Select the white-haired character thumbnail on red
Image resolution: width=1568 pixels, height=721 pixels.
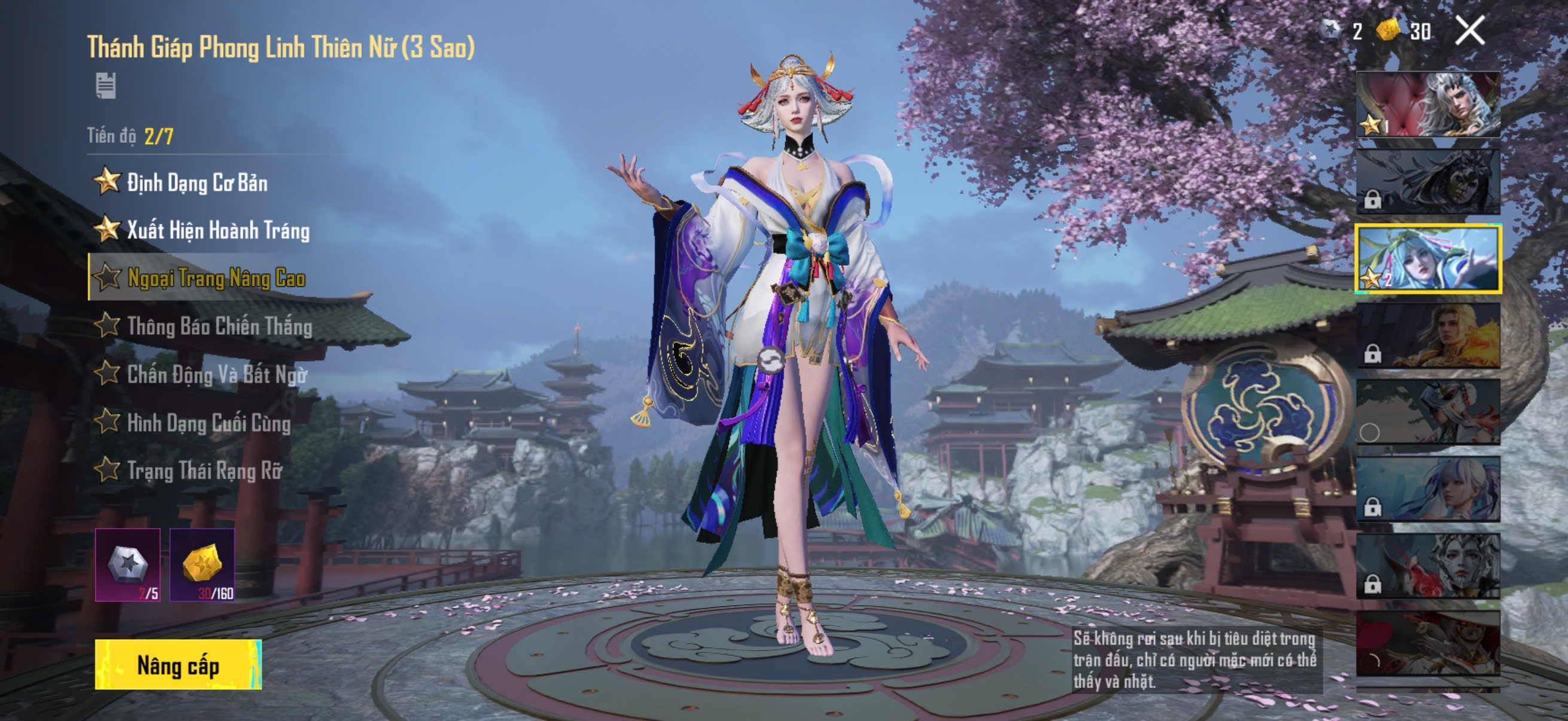(x=1428, y=104)
